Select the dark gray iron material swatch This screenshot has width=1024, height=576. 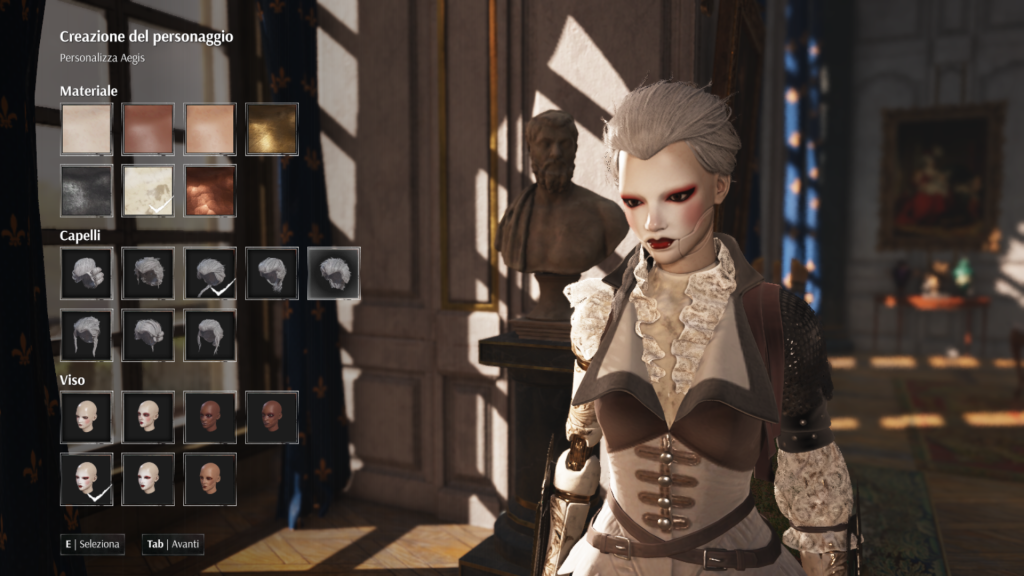(x=86, y=191)
